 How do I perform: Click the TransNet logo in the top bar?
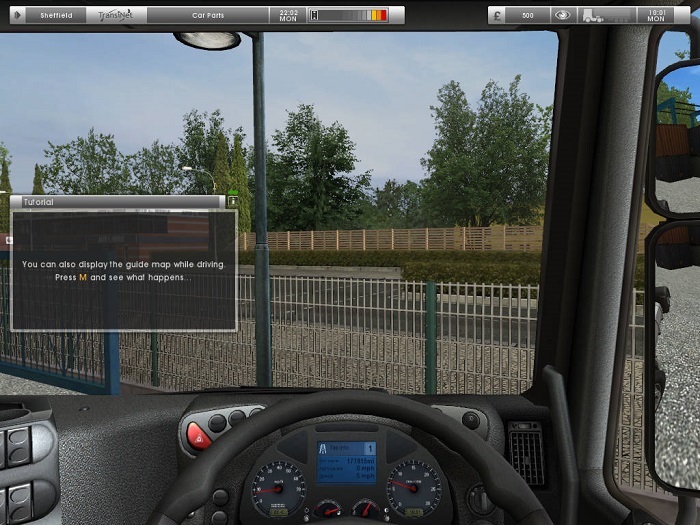coord(122,15)
